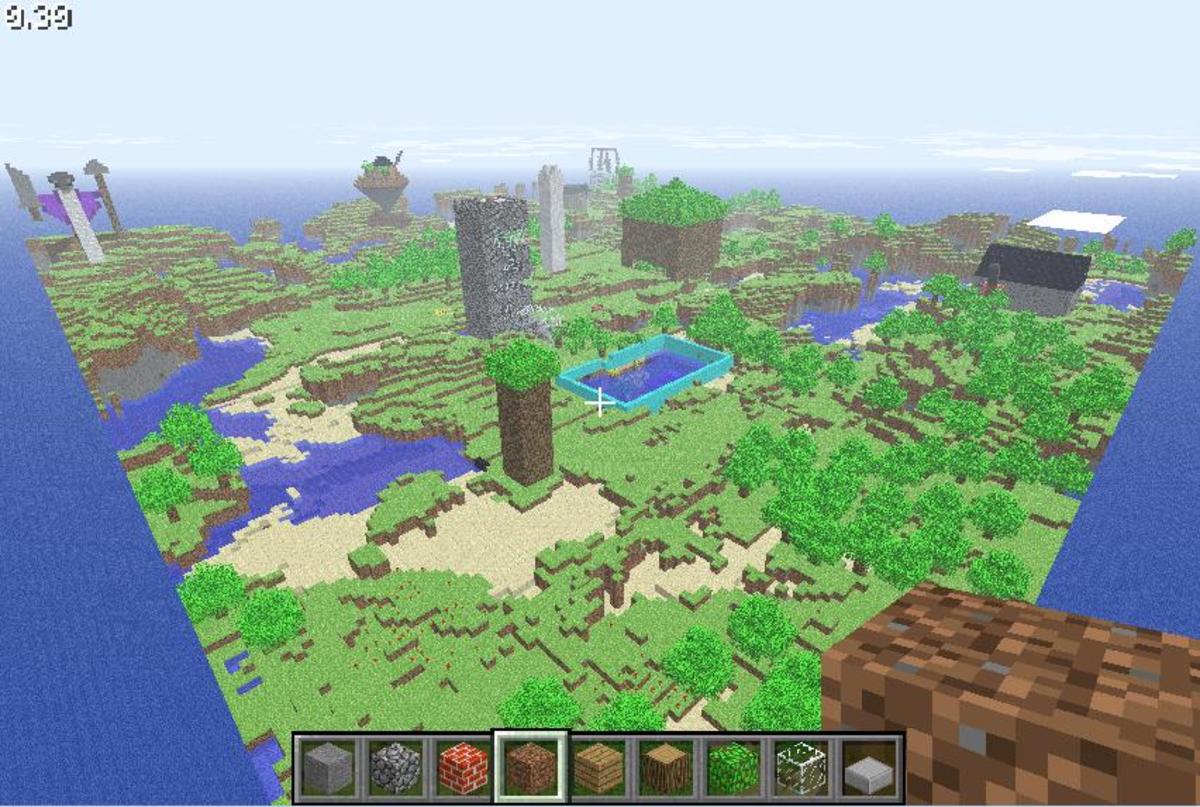The image size is (1200, 807).
Task: Equip the glass block from hotbar
Action: tap(801, 768)
